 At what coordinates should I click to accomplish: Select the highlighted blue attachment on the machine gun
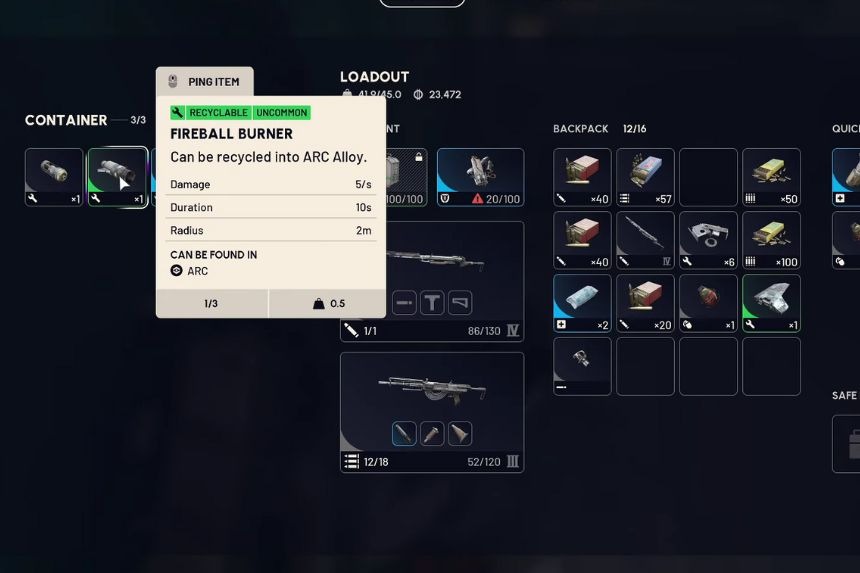[404, 433]
